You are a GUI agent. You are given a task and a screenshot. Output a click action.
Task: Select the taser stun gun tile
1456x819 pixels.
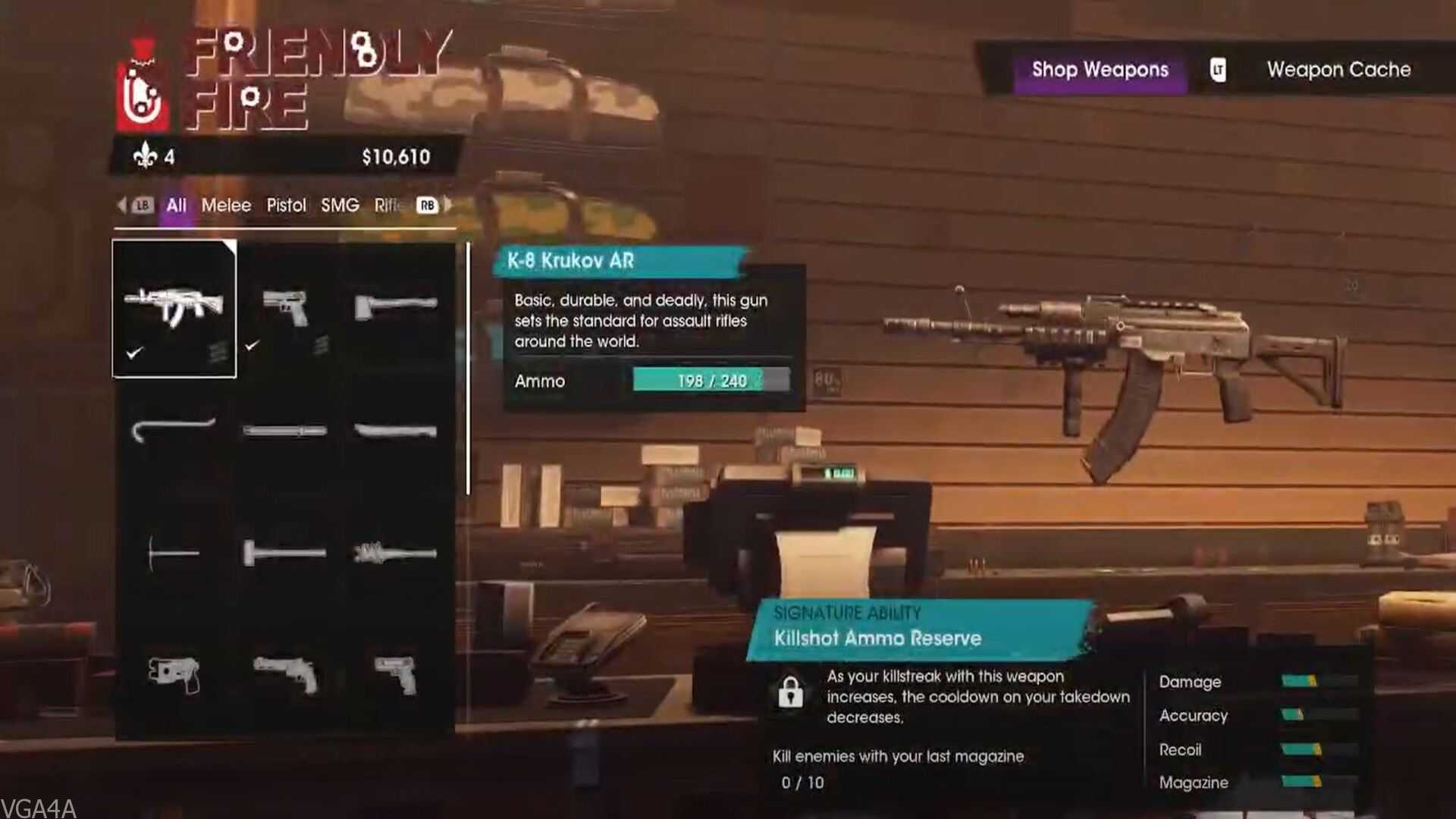[x=174, y=674]
